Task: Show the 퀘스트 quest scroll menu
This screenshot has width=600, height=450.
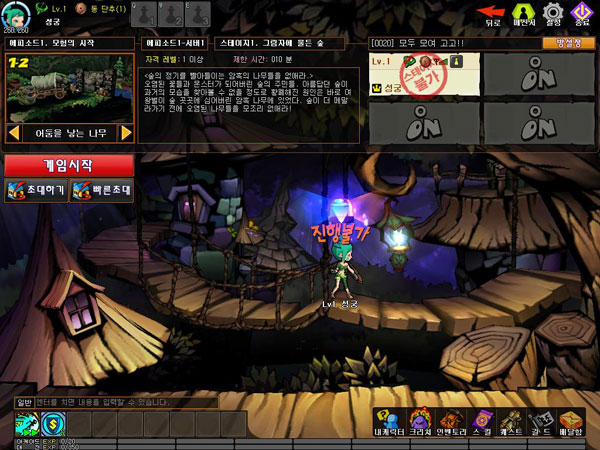Action: click(x=511, y=421)
